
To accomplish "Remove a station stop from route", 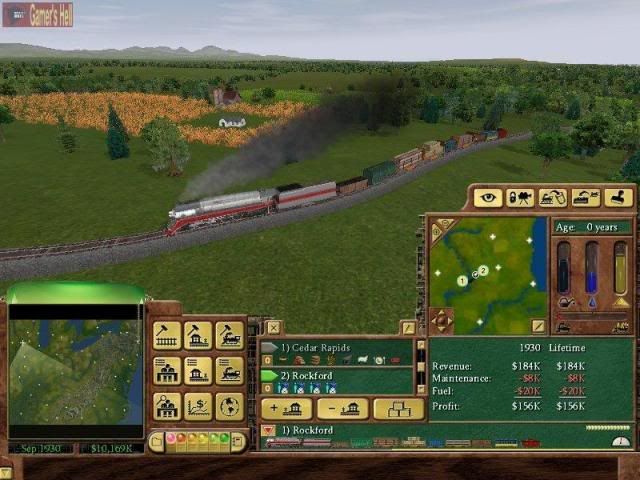I will click(x=342, y=408).
